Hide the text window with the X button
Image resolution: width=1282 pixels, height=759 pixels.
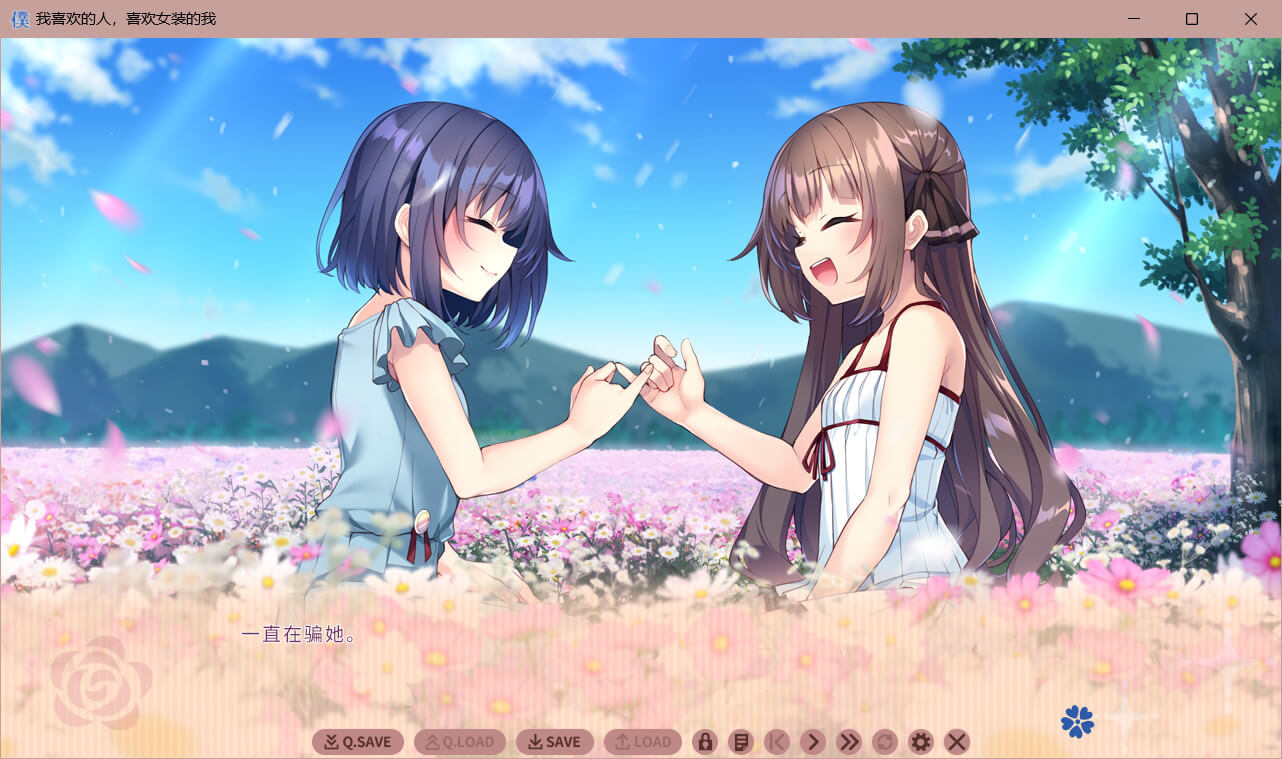[957, 742]
